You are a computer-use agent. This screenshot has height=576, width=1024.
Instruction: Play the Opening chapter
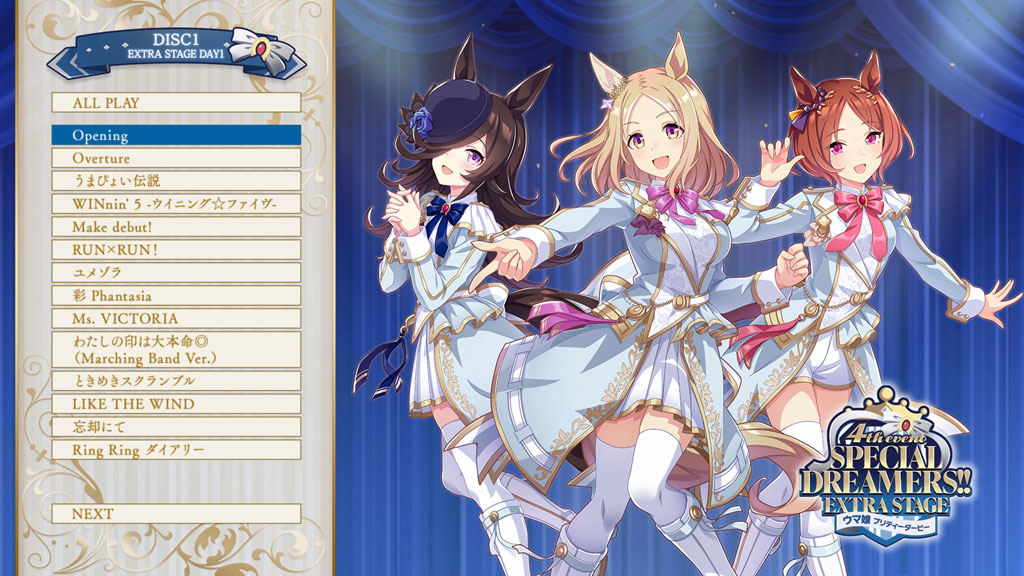point(176,135)
